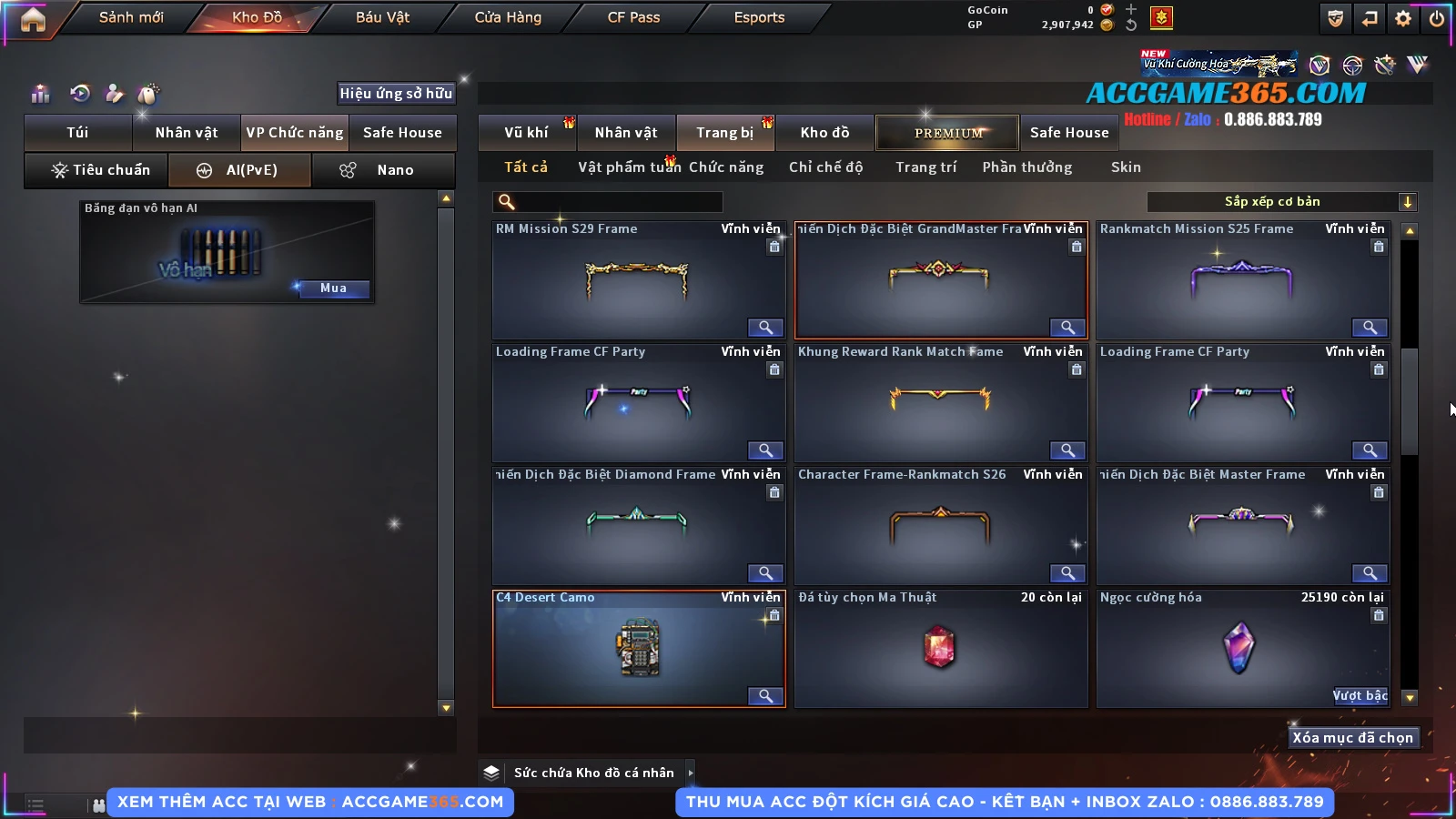Open the Esports menu
The height and width of the screenshot is (819, 1456).
pyautogui.click(x=759, y=17)
